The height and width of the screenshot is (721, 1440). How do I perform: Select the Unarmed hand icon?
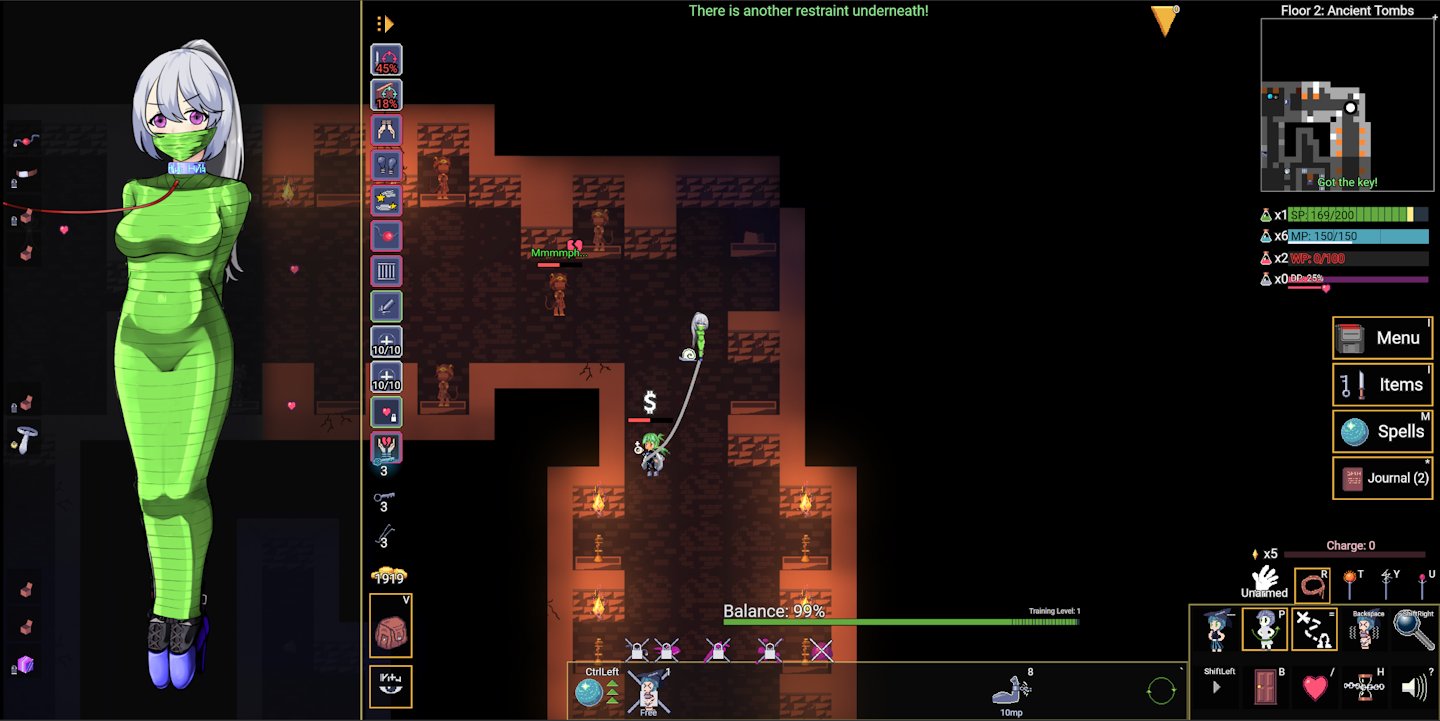coord(1266,580)
